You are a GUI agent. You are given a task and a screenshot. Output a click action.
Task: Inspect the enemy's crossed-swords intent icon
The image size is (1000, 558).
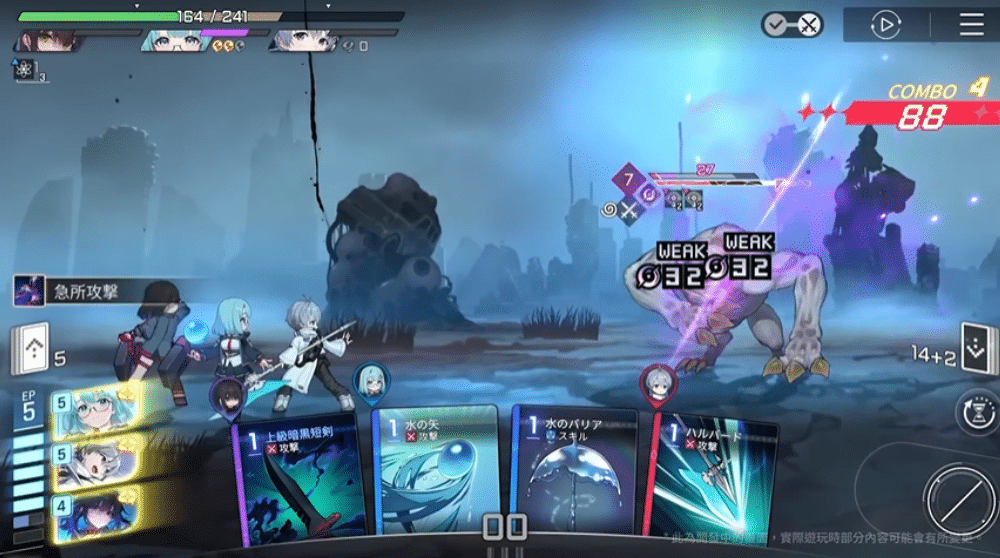coord(628,210)
